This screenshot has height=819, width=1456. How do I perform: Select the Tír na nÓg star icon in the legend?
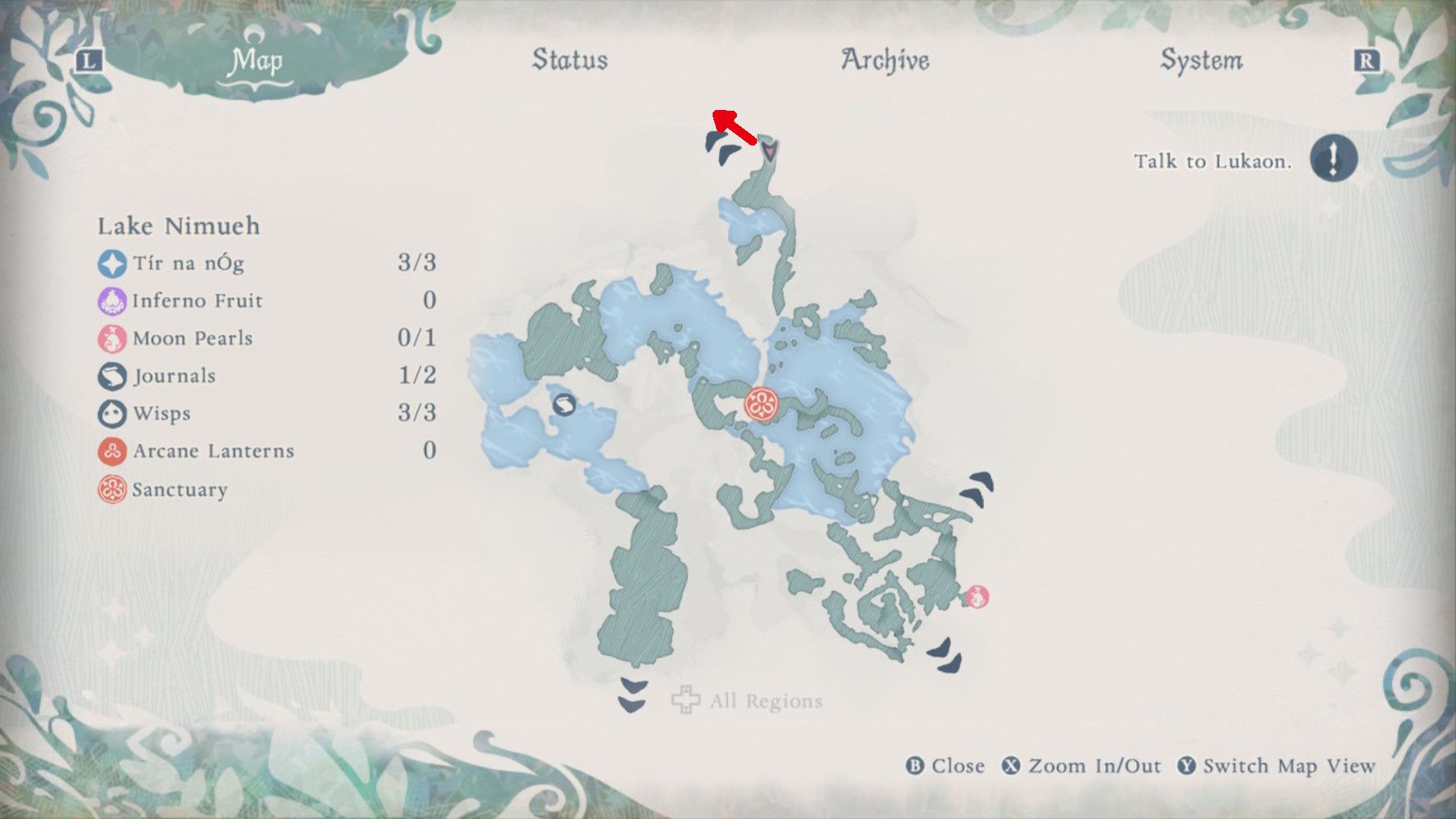(x=111, y=263)
